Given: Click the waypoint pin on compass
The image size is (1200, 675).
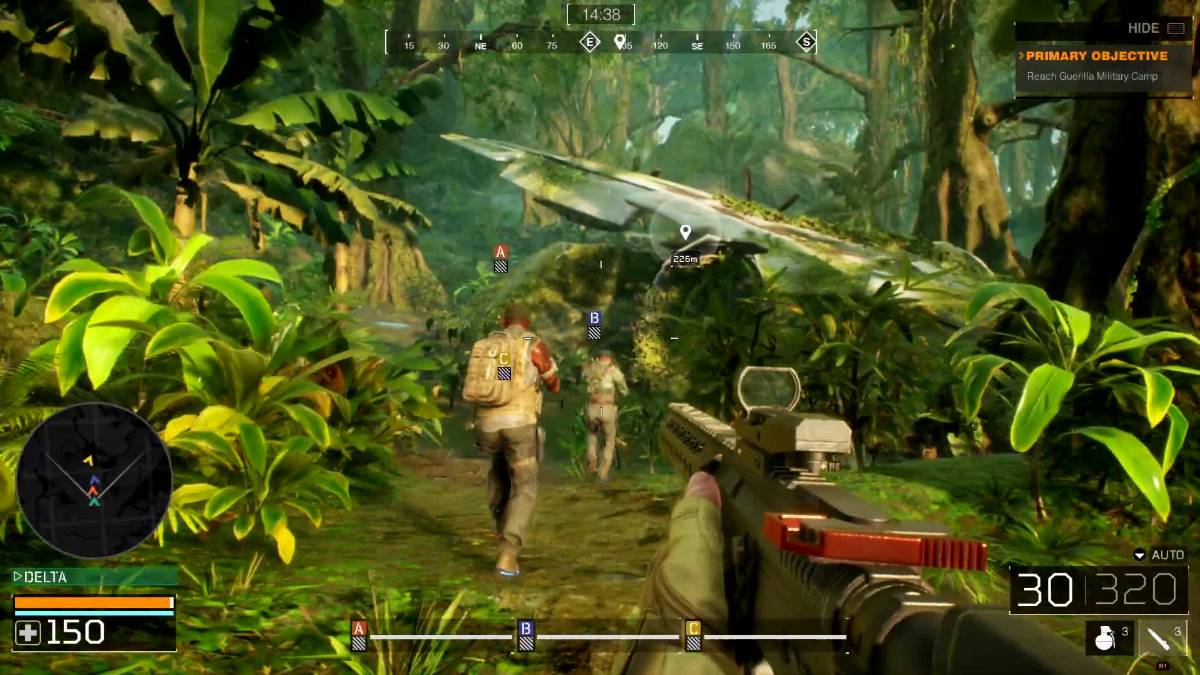Looking at the screenshot, I should click(x=620, y=41).
